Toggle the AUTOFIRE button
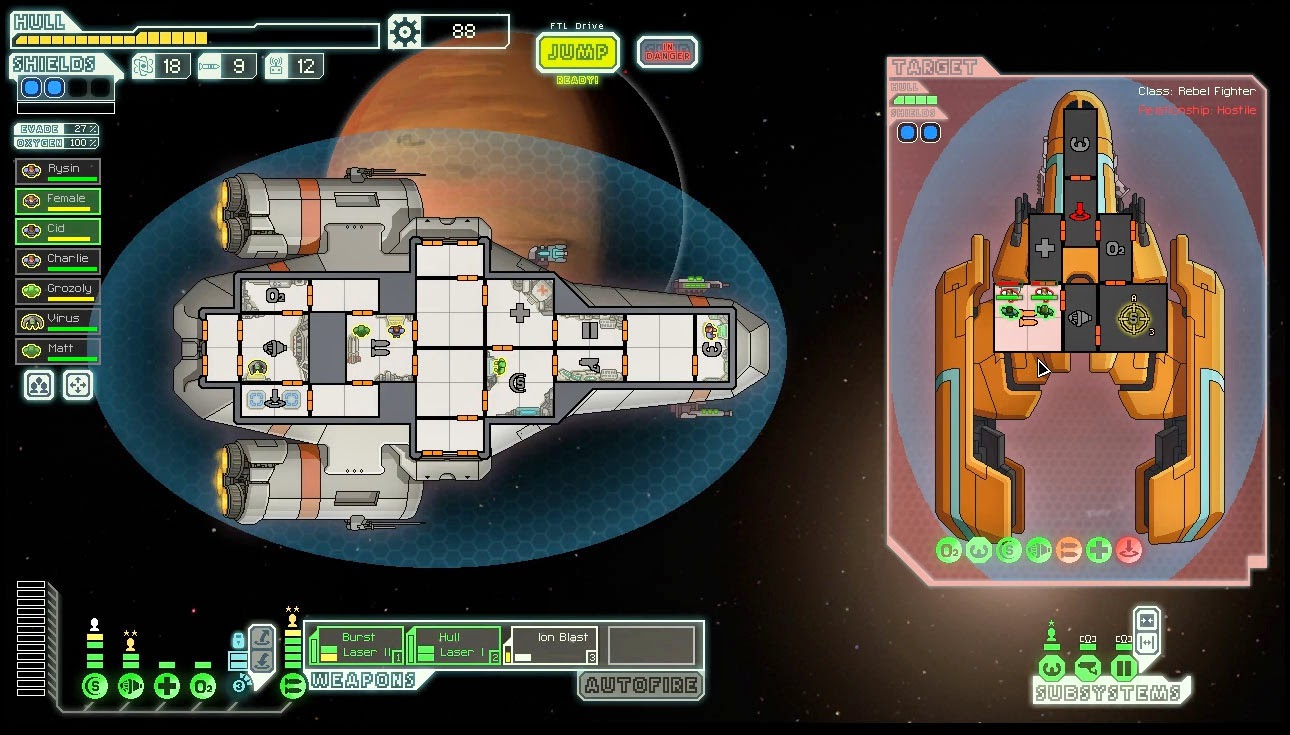 pyautogui.click(x=641, y=685)
